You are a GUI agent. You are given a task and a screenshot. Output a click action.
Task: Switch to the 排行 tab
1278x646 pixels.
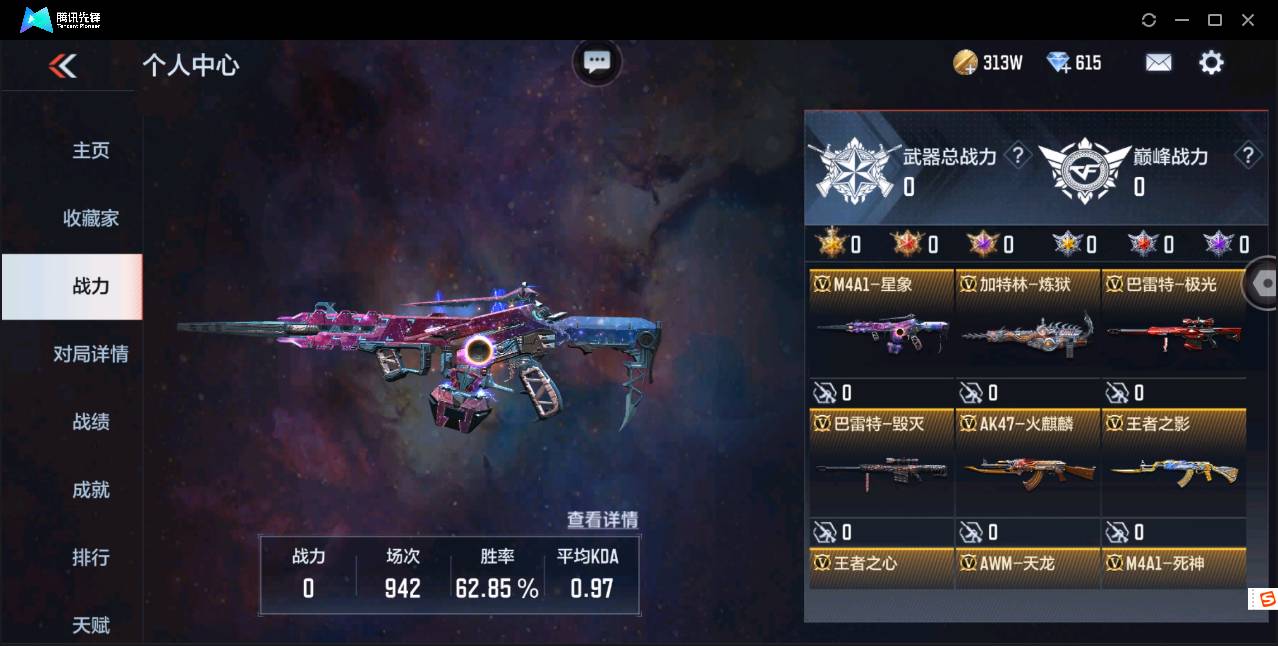(x=91, y=557)
